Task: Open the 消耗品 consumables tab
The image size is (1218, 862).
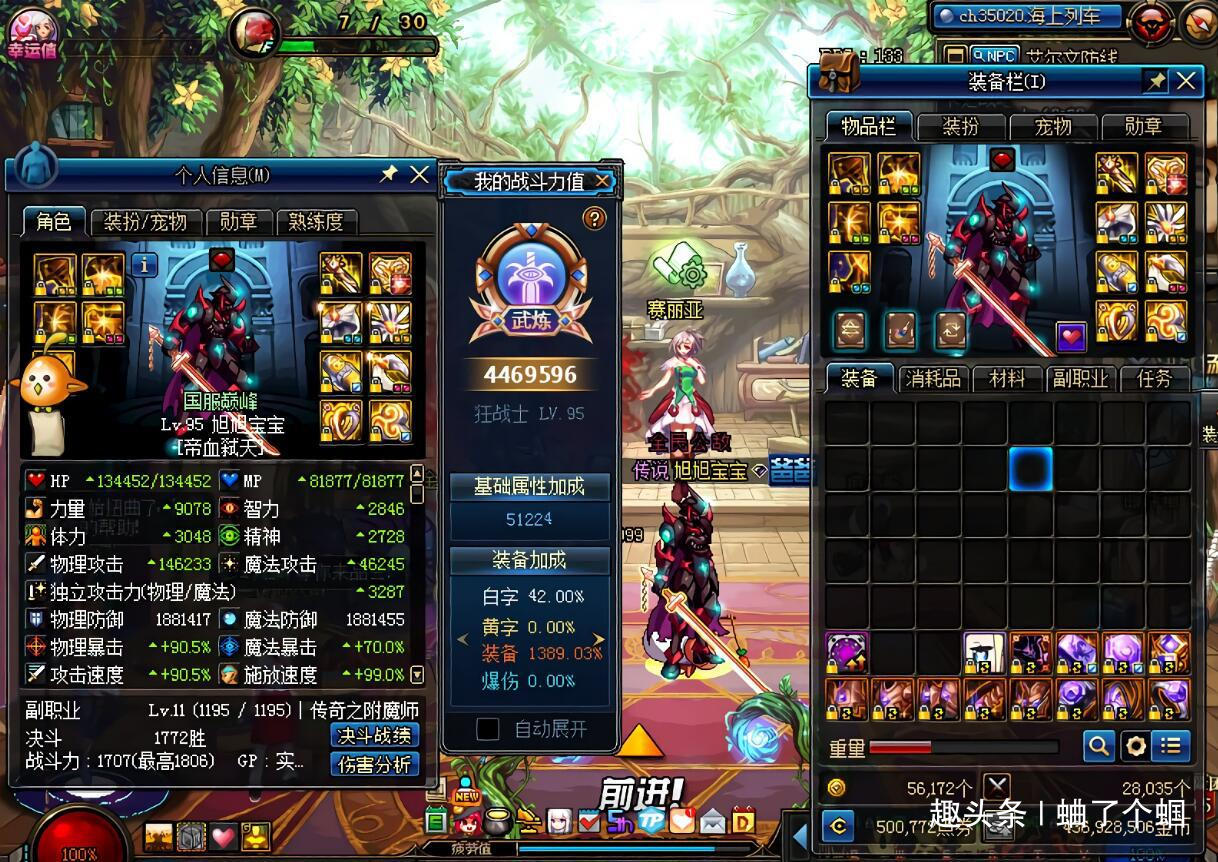Action: coord(933,378)
